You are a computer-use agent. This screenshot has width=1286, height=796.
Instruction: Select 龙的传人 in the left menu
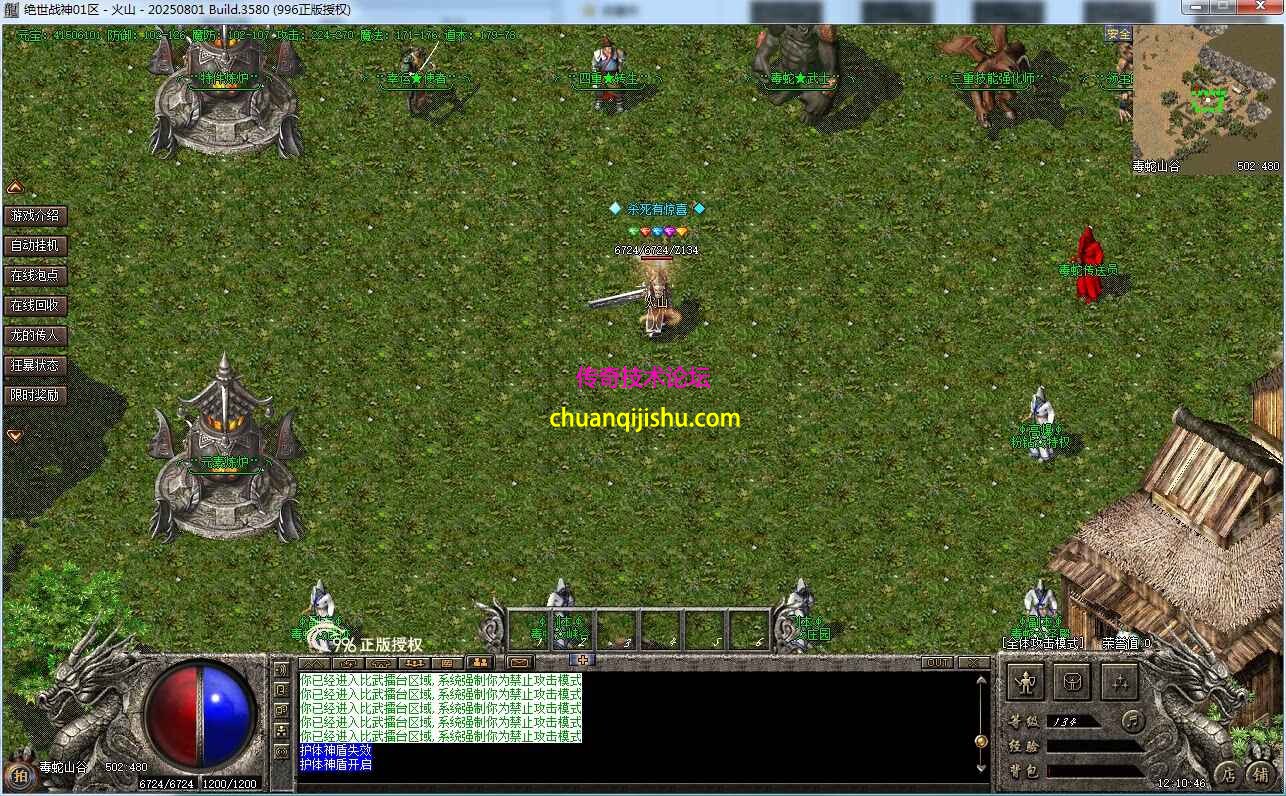click(36, 335)
